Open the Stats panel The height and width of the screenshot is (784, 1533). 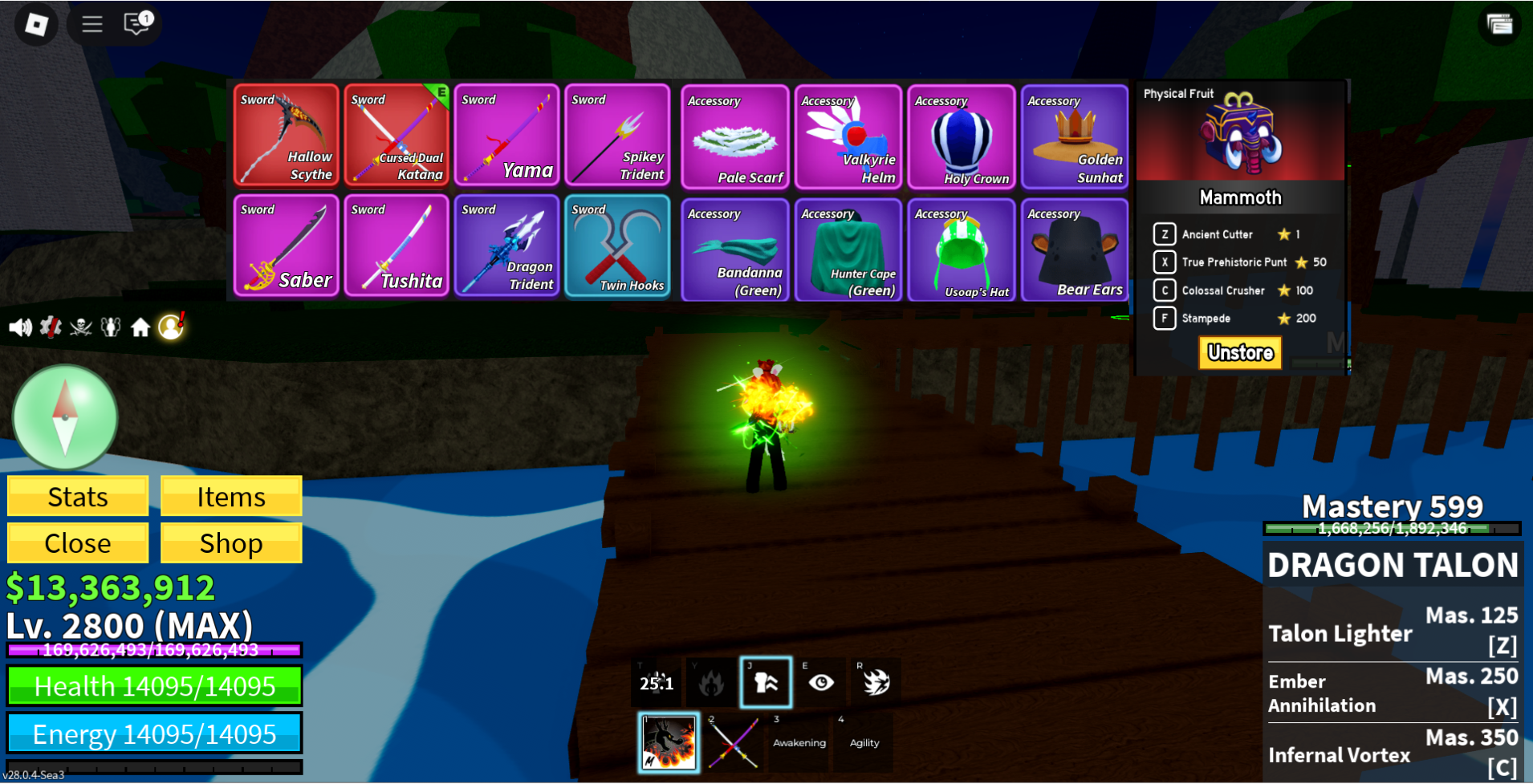[78, 497]
